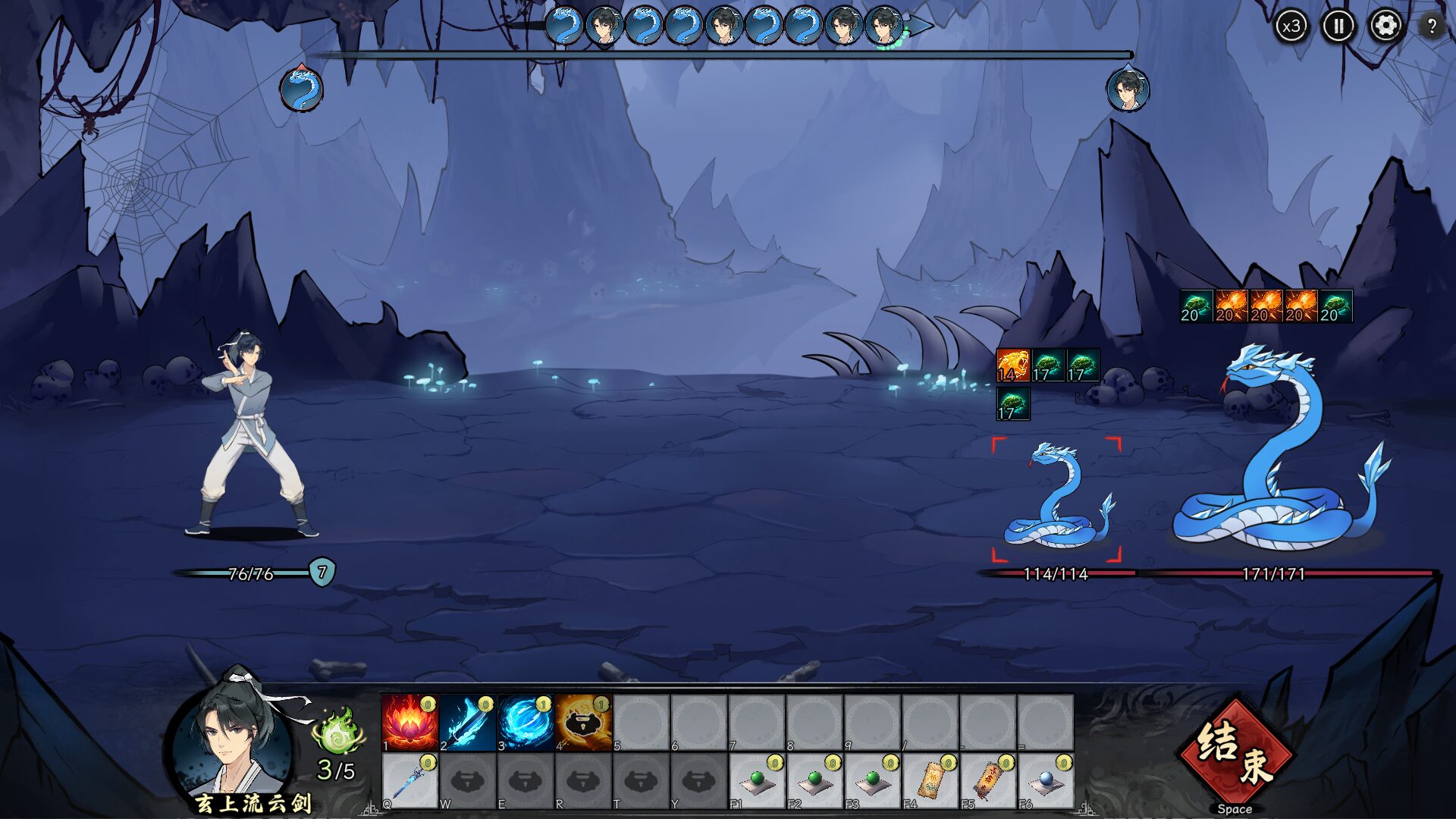This screenshot has height=819, width=1456.
Task: Use the yellow paper talisman item
Action: click(930, 781)
